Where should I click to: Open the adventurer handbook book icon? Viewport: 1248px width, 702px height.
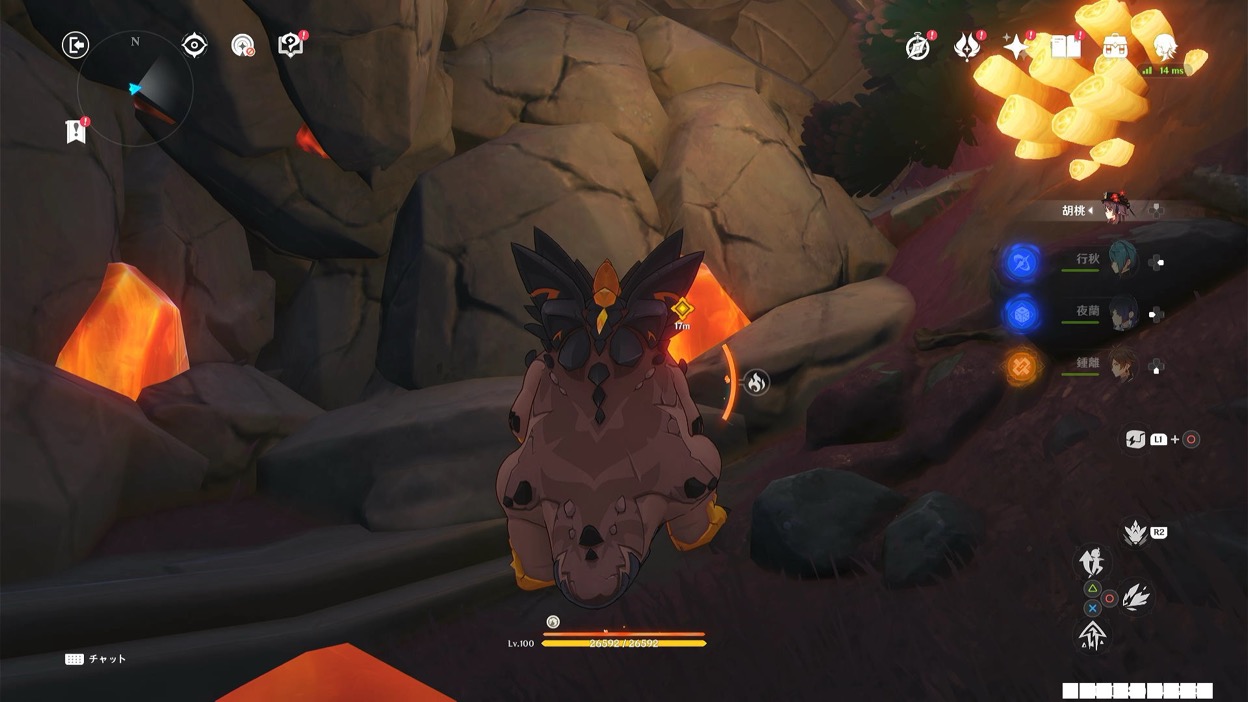1065,47
